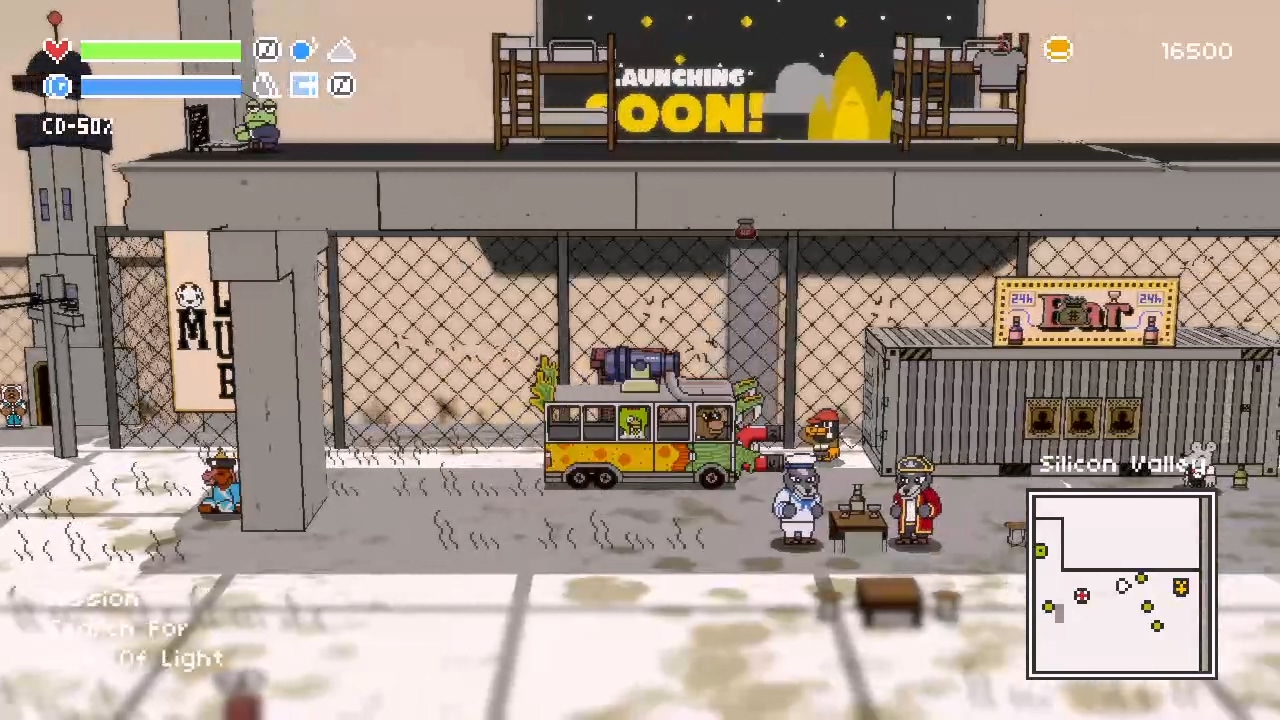Toggle the red cross marker on the minimap
This screenshot has width=1280, height=720.
pyautogui.click(x=1081, y=595)
